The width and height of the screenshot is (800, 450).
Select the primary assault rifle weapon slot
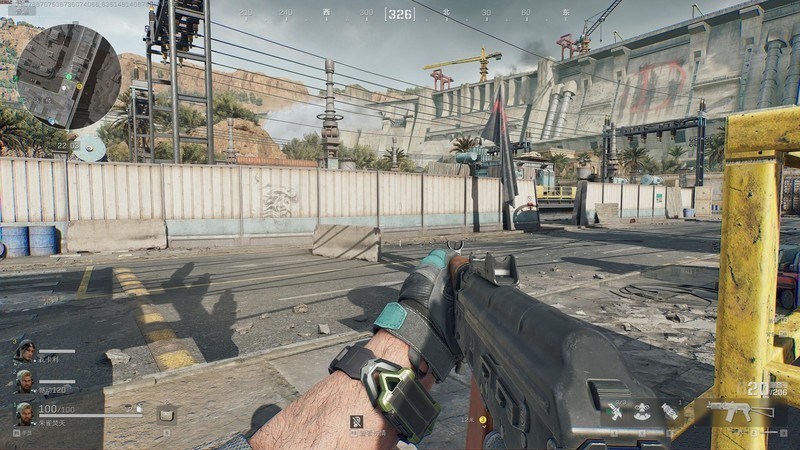pyautogui.click(x=740, y=411)
